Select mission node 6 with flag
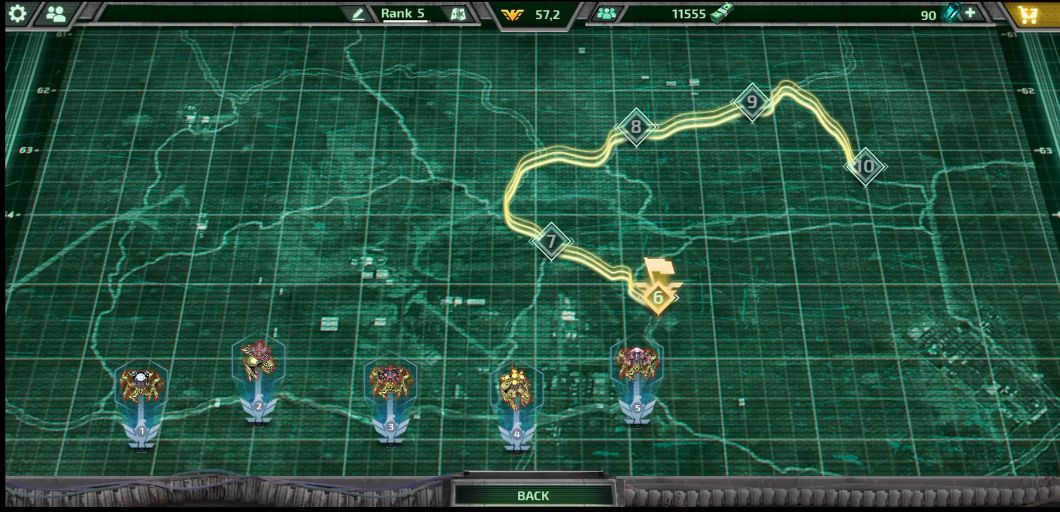The width and height of the screenshot is (1060, 512). (x=658, y=296)
